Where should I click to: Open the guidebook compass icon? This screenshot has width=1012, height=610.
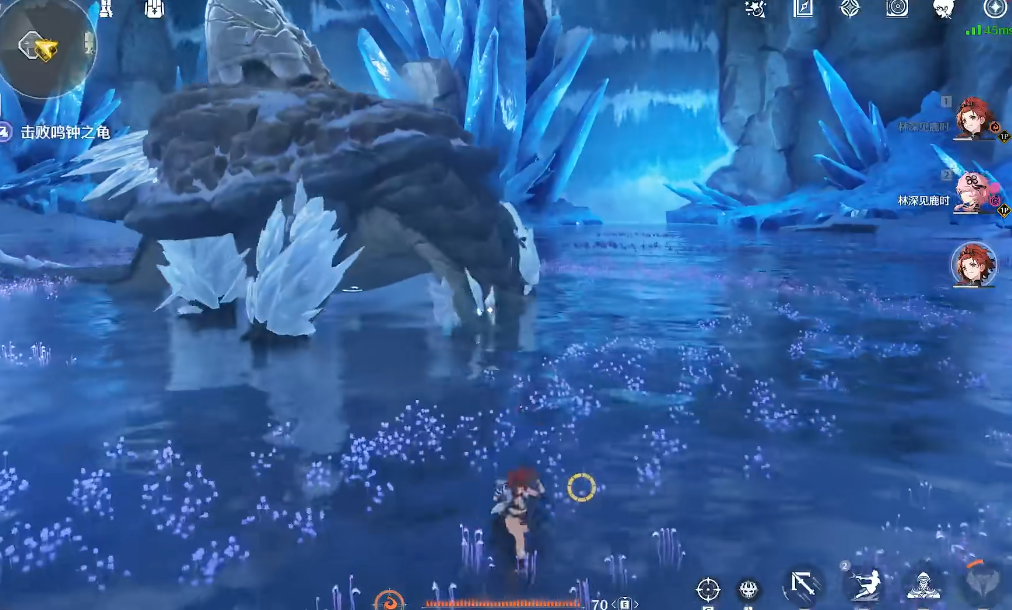pos(803,9)
